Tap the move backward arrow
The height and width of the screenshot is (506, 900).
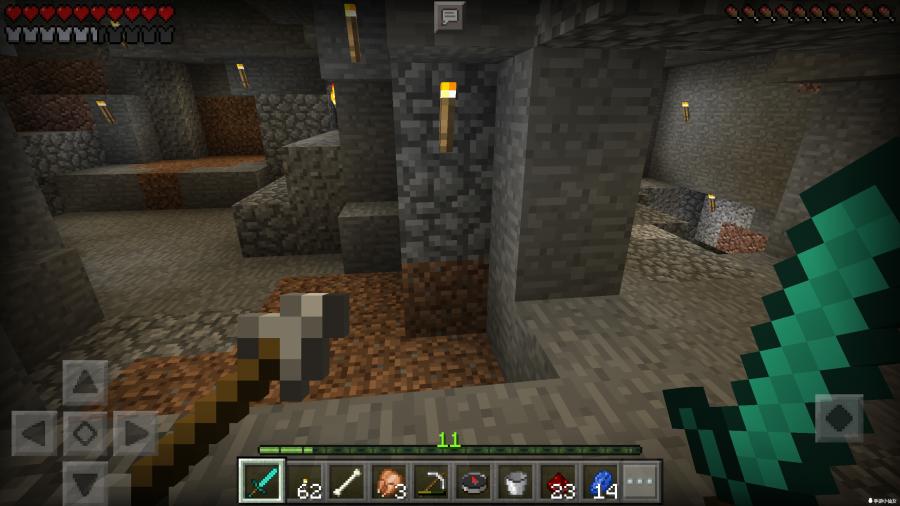(85, 483)
